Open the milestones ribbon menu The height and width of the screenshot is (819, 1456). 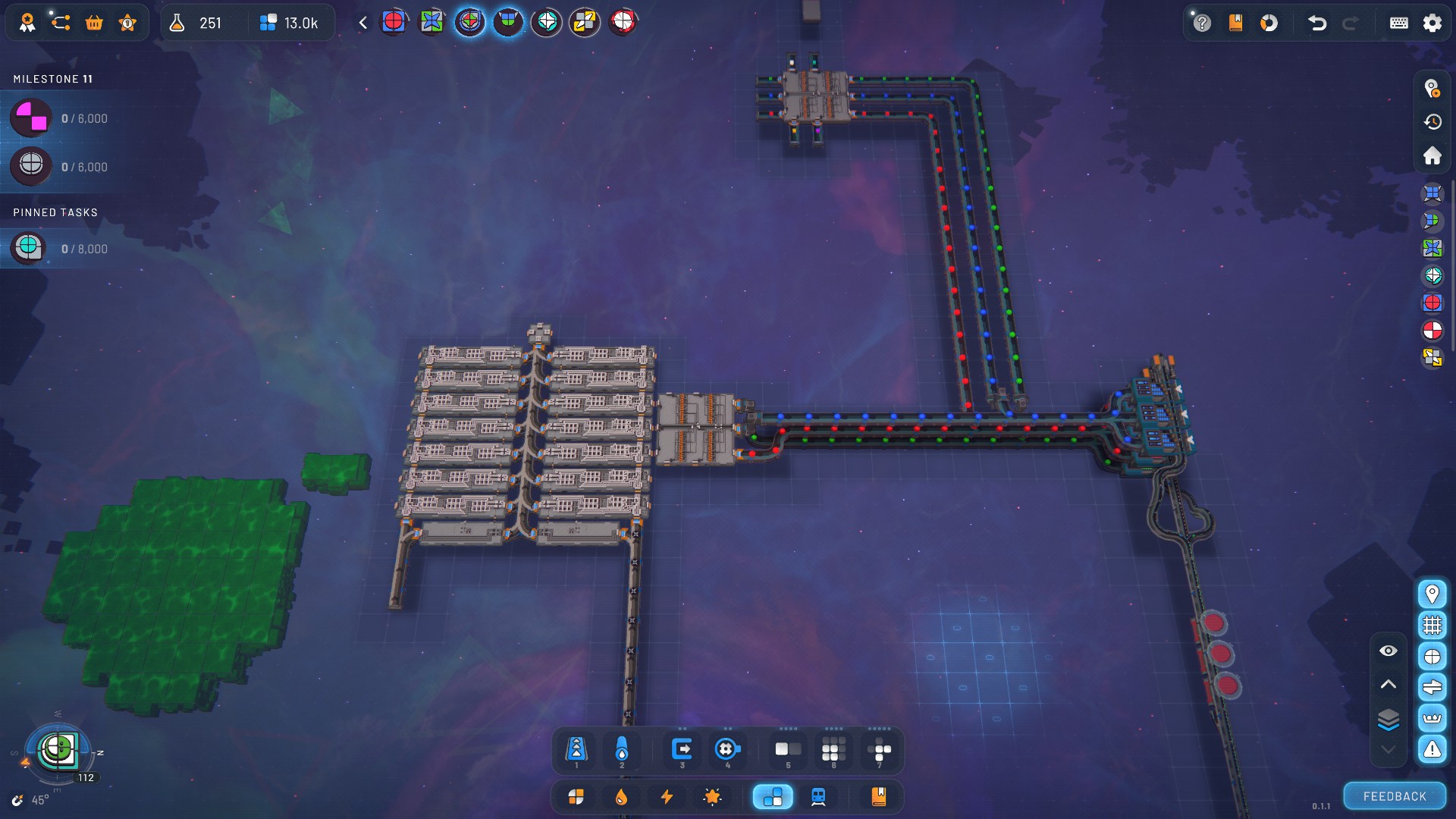(x=27, y=23)
